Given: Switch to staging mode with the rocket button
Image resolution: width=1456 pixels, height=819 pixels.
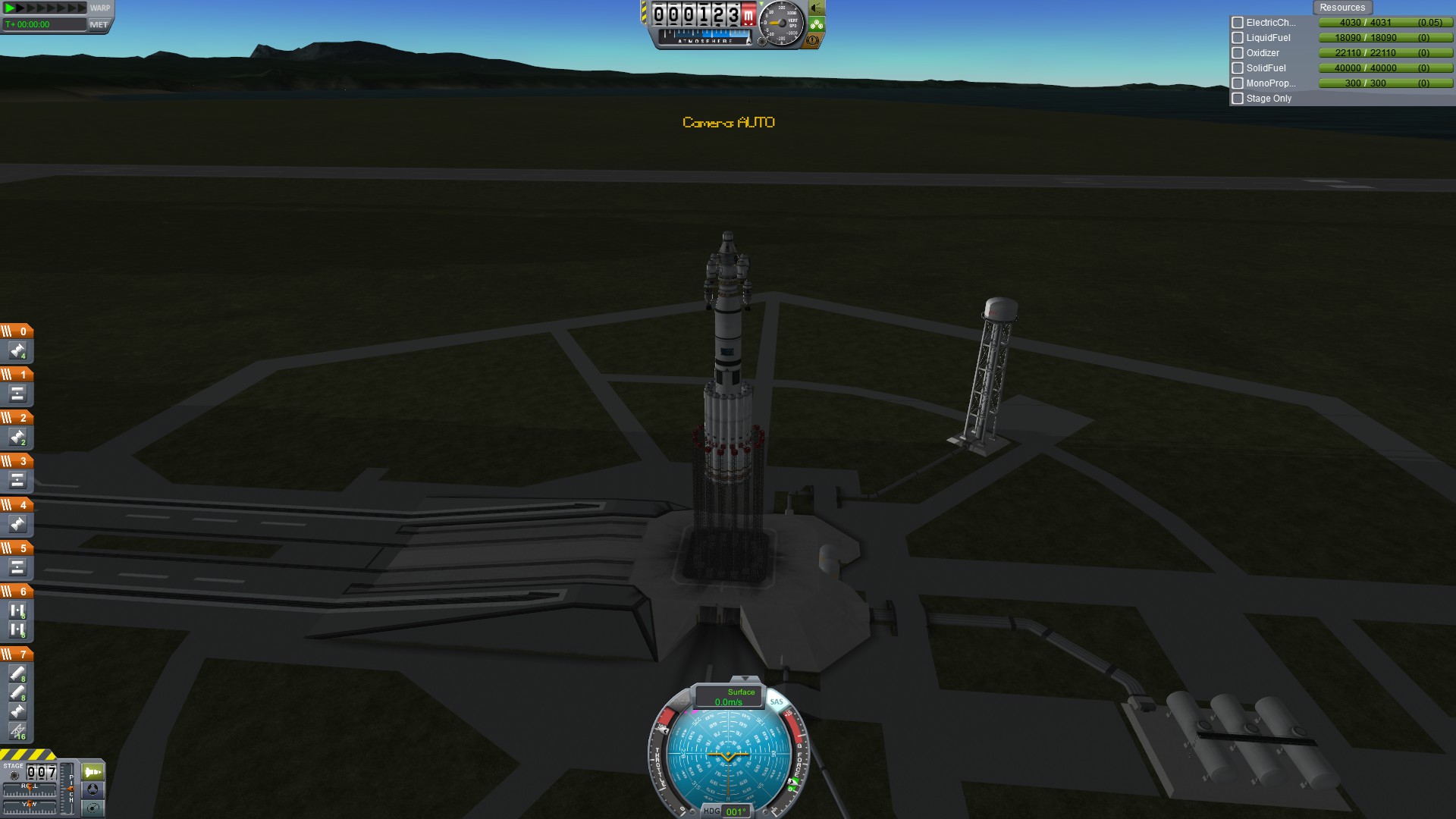Looking at the screenshot, I should click(x=93, y=772).
